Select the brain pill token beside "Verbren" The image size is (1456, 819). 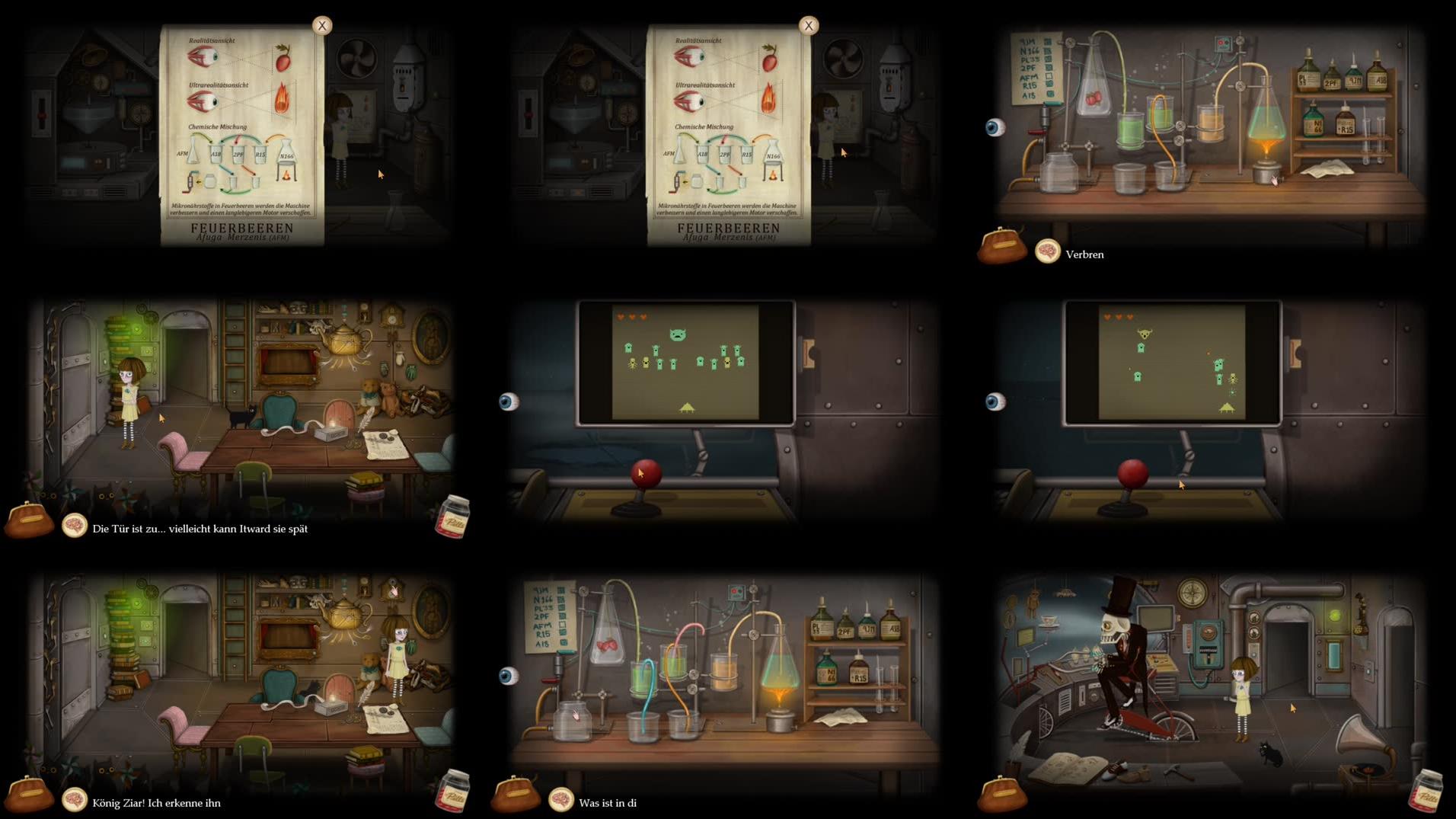[x=1049, y=251]
